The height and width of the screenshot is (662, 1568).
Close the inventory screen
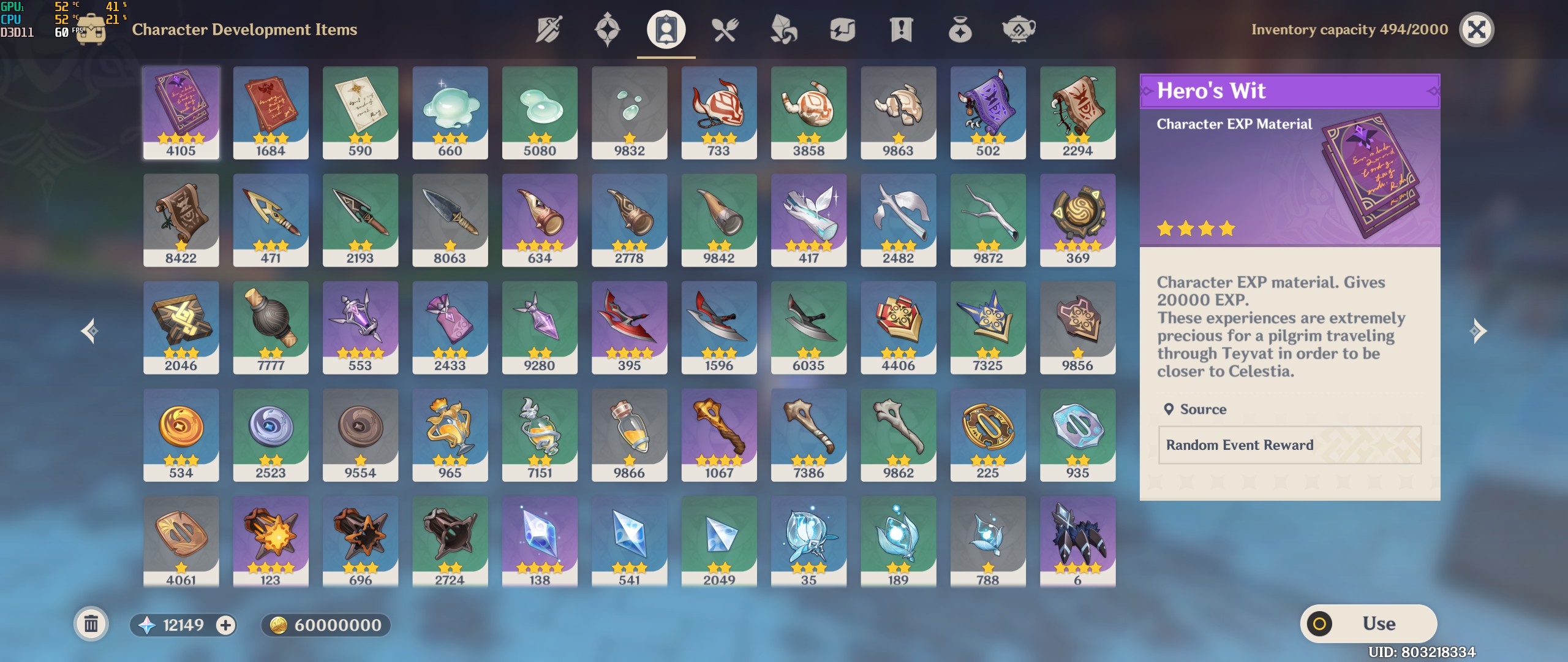tap(1476, 29)
